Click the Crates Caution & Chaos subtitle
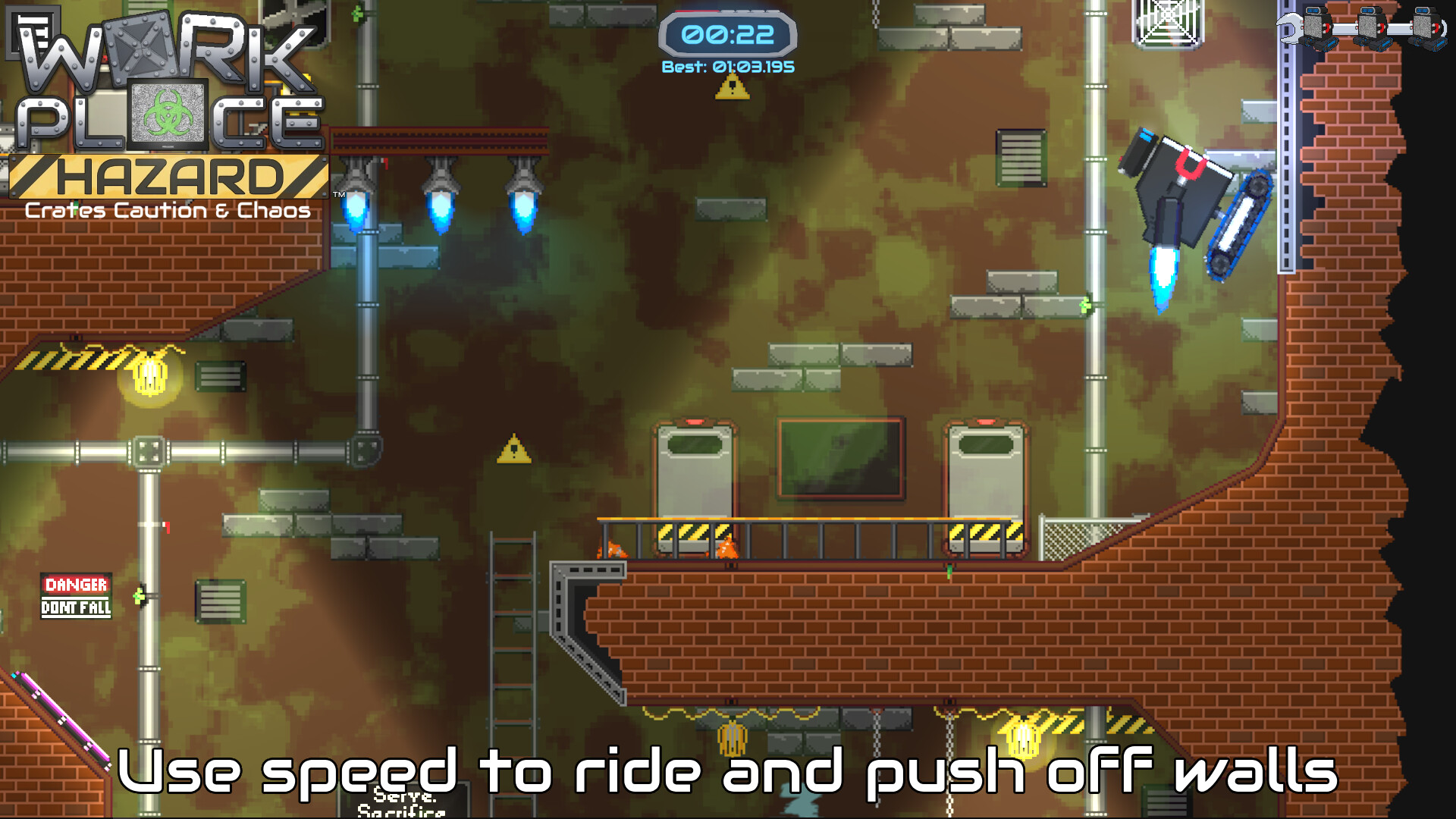The width and height of the screenshot is (1456, 819). pos(168,212)
